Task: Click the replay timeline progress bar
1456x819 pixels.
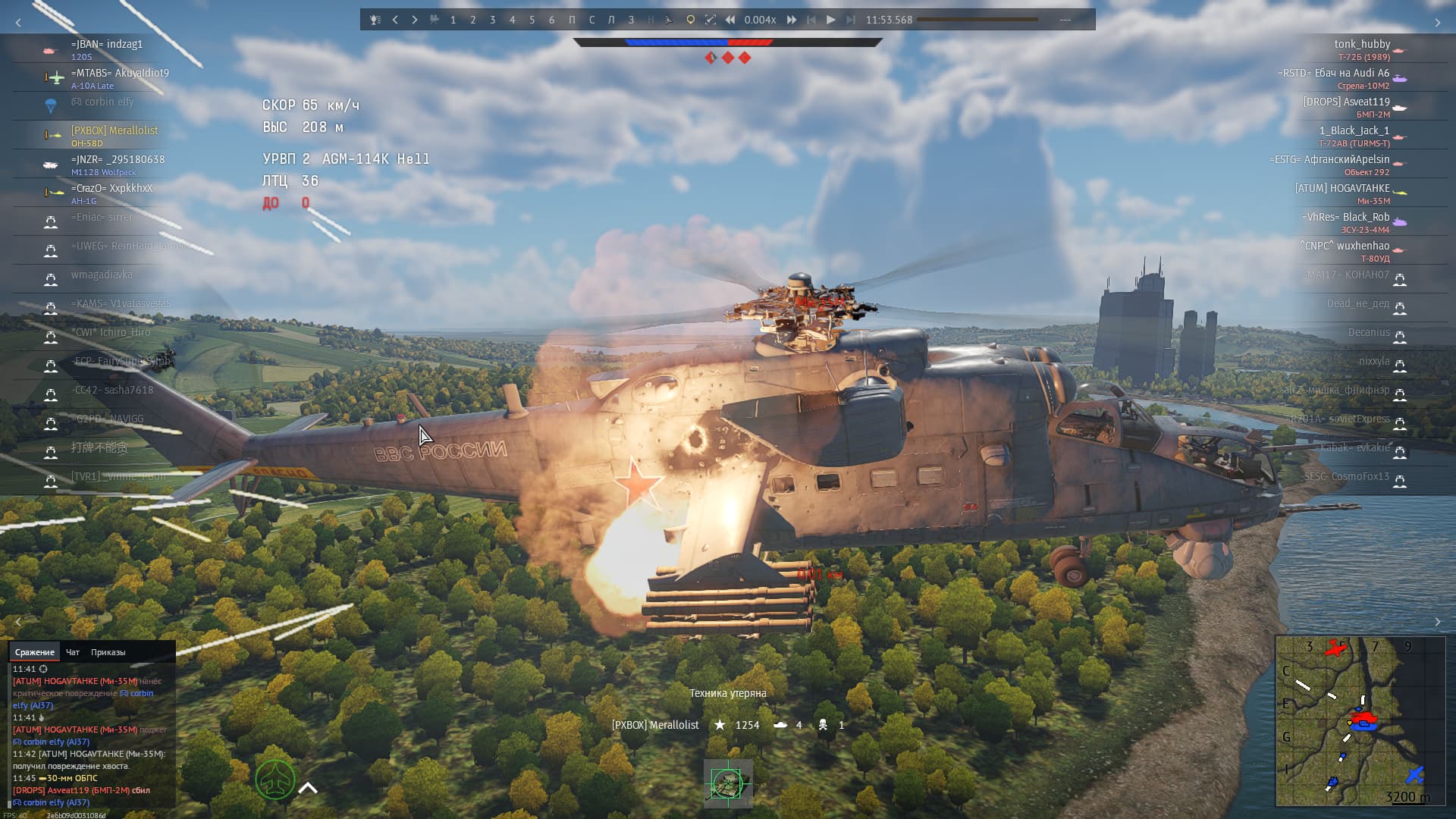Action: click(x=978, y=20)
